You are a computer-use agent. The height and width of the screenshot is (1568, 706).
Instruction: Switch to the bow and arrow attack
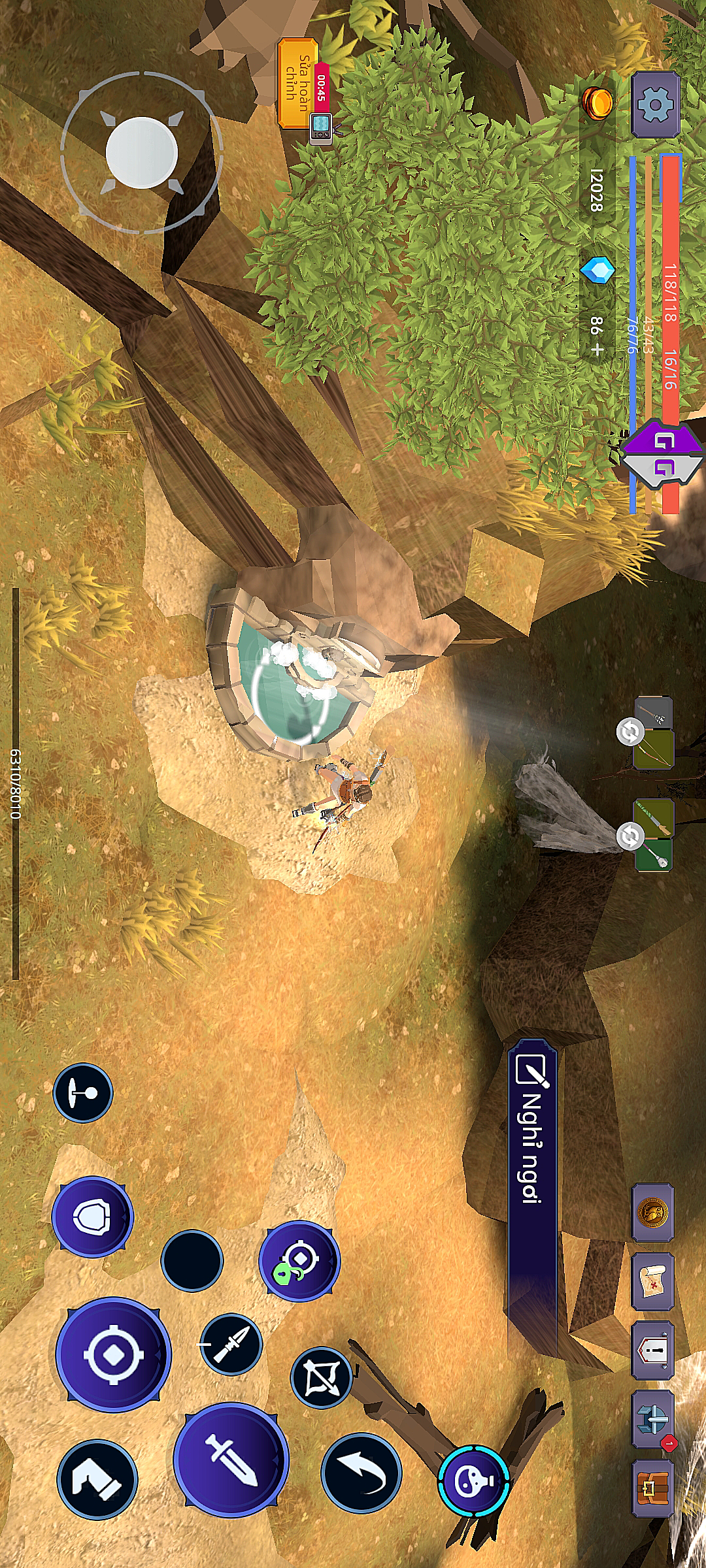pos(322,1377)
